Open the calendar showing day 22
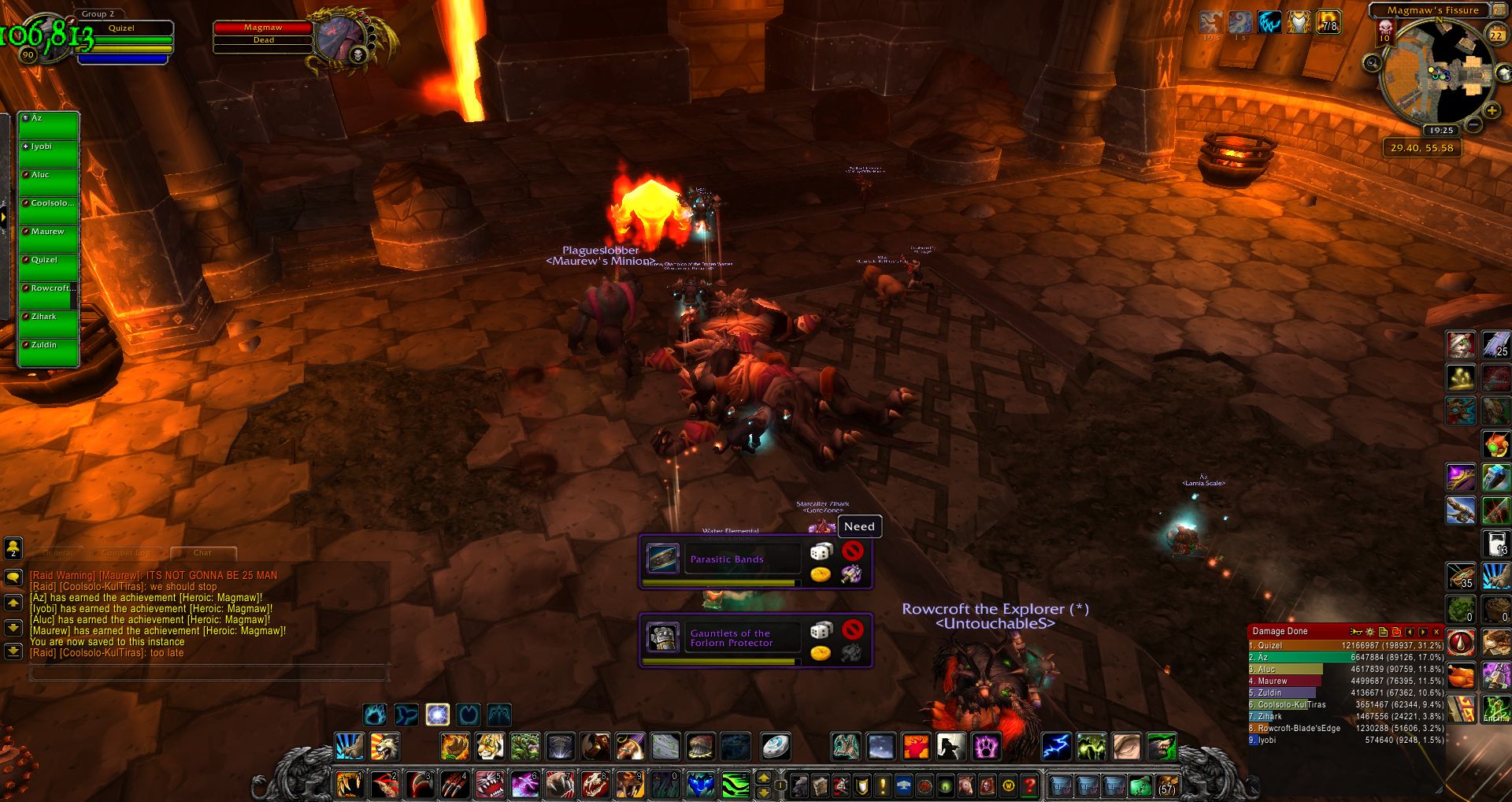The height and width of the screenshot is (802, 1512). [1495, 35]
